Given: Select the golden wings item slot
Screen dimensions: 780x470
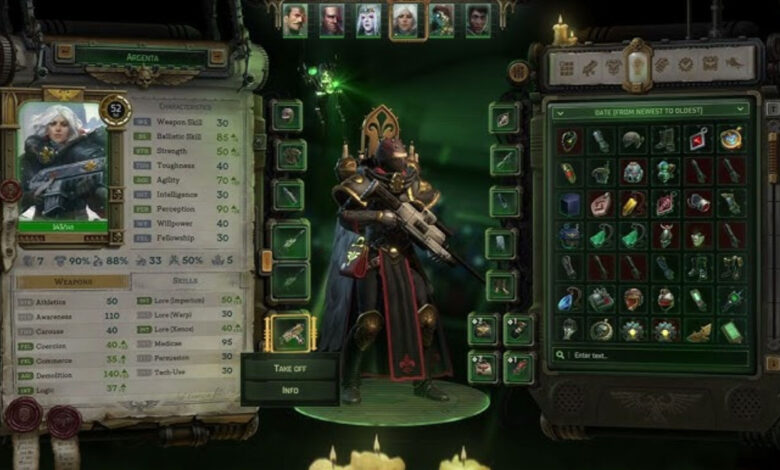Looking at the screenshot, I should pyautogui.click(x=699, y=331).
